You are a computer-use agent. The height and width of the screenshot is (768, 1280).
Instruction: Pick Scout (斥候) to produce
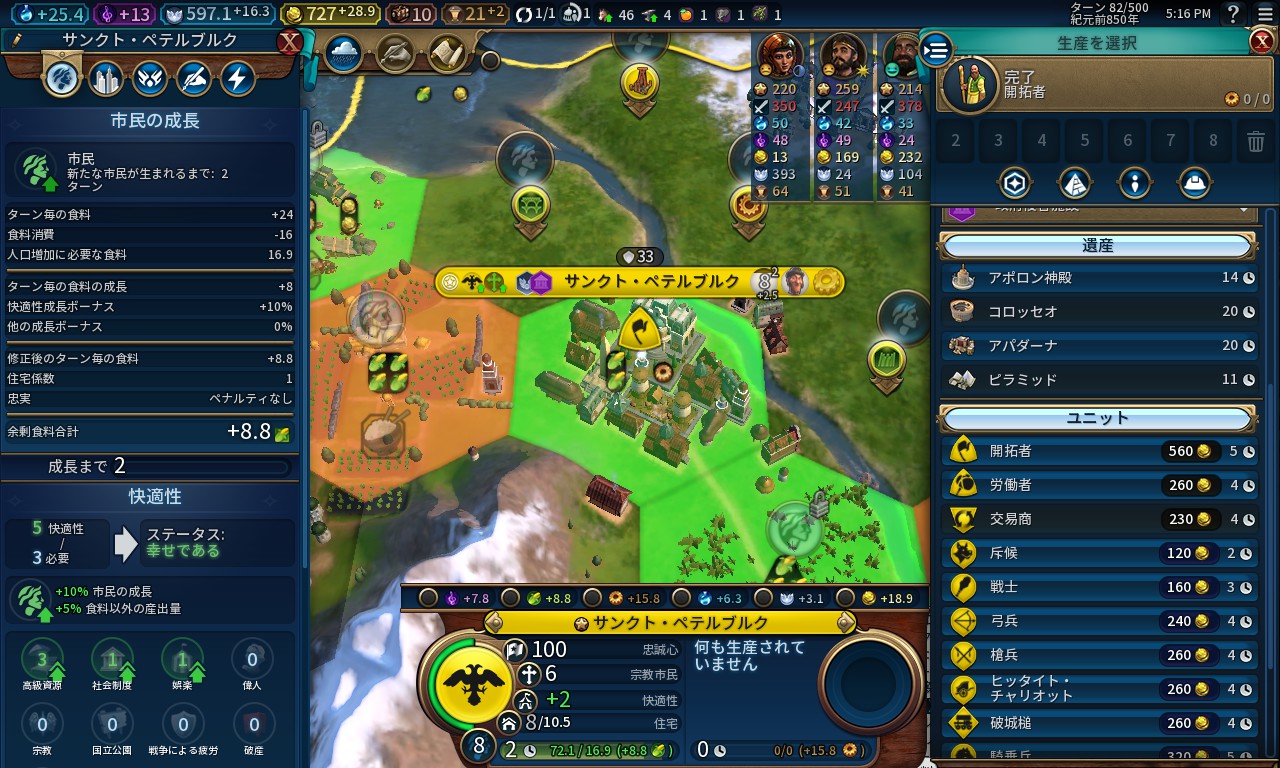click(1098, 553)
